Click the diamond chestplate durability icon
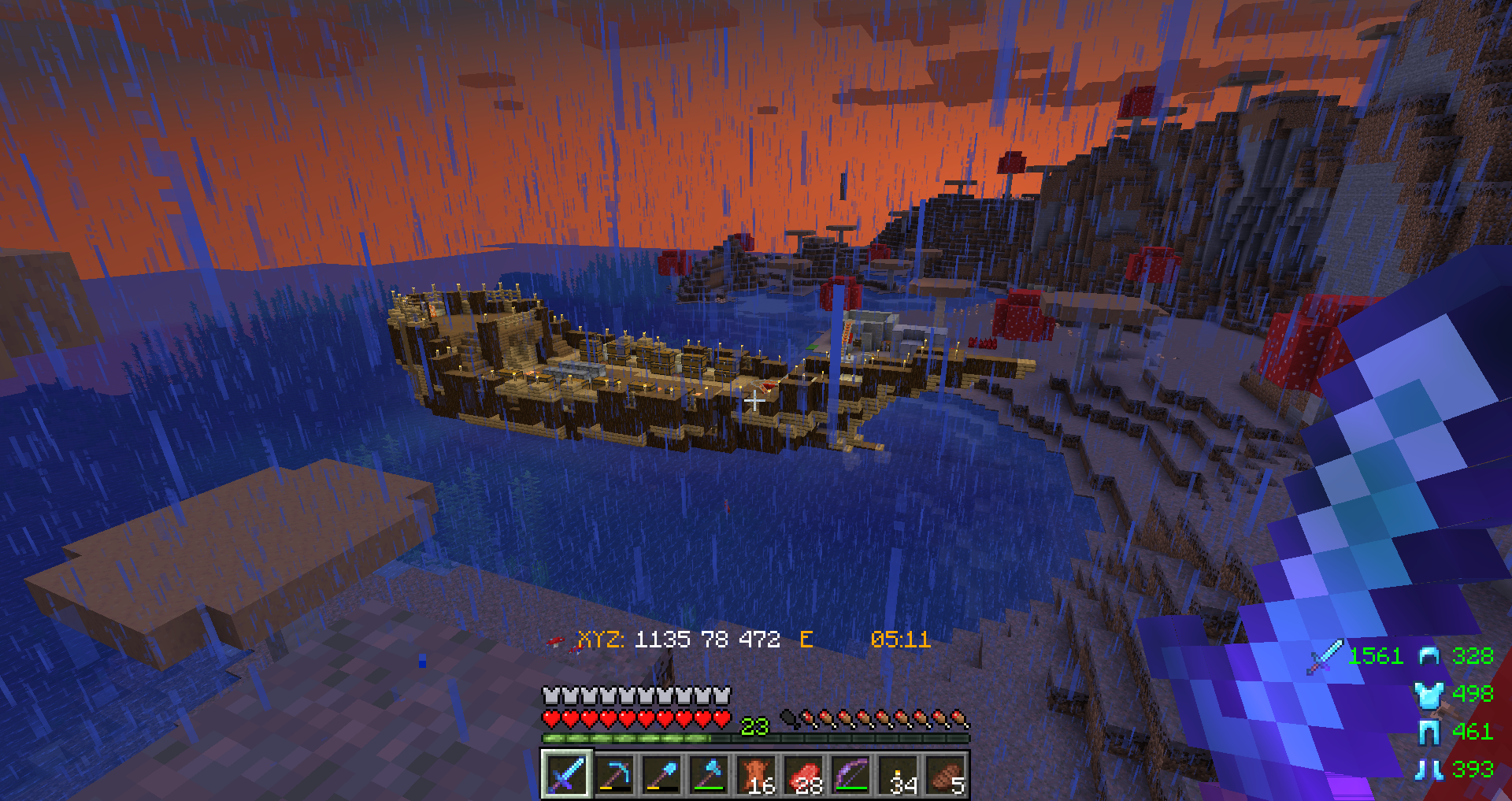This screenshot has width=1512, height=801. [1429, 694]
